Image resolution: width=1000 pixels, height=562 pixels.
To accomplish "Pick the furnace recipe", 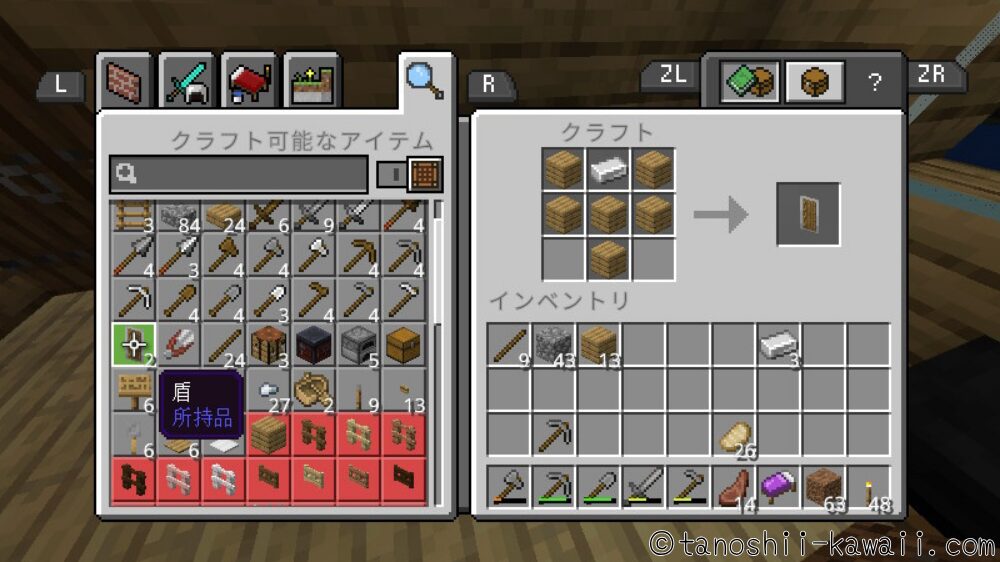I will [x=358, y=344].
